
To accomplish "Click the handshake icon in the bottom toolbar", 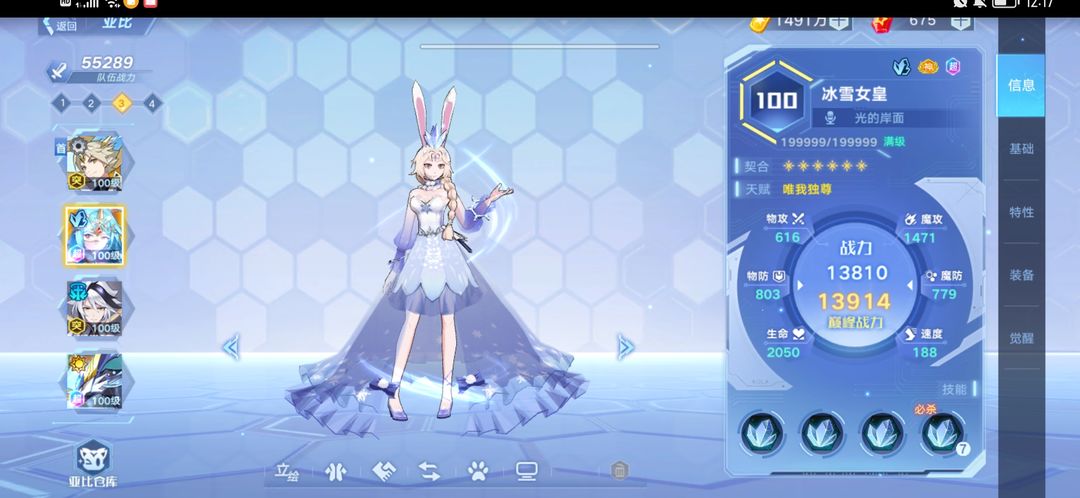I will point(384,470).
